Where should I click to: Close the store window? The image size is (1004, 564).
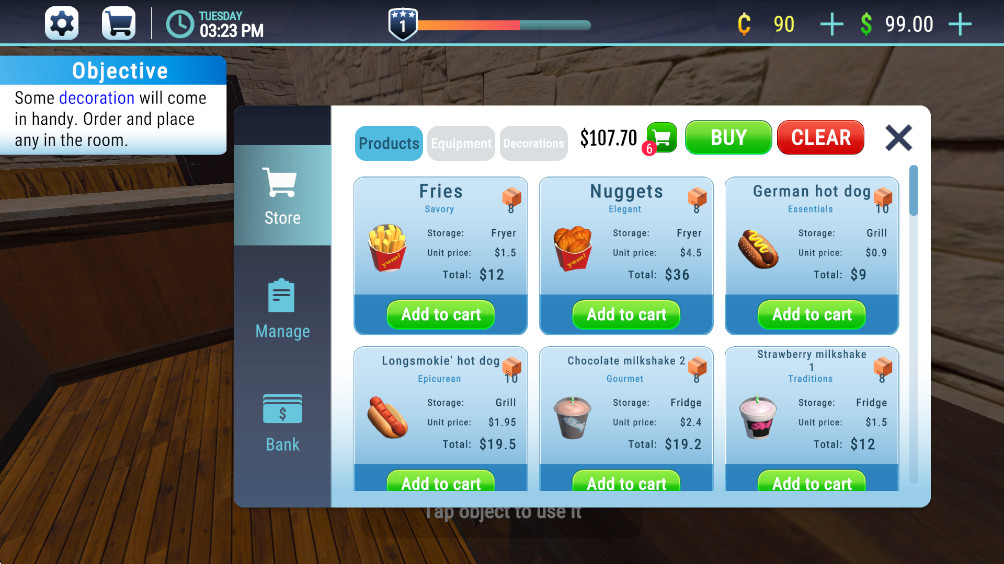[899, 138]
